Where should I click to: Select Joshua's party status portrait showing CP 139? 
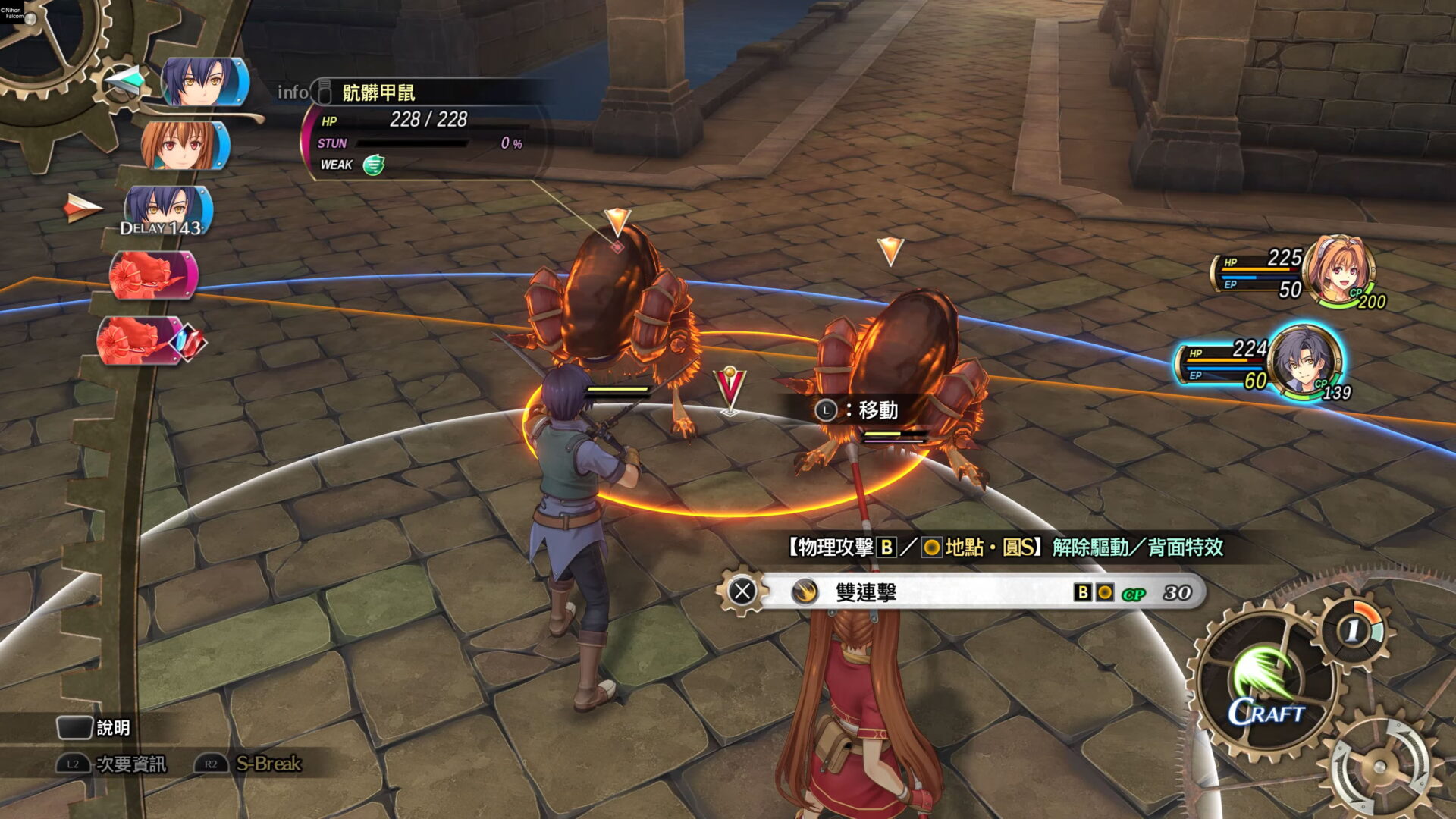1304,362
